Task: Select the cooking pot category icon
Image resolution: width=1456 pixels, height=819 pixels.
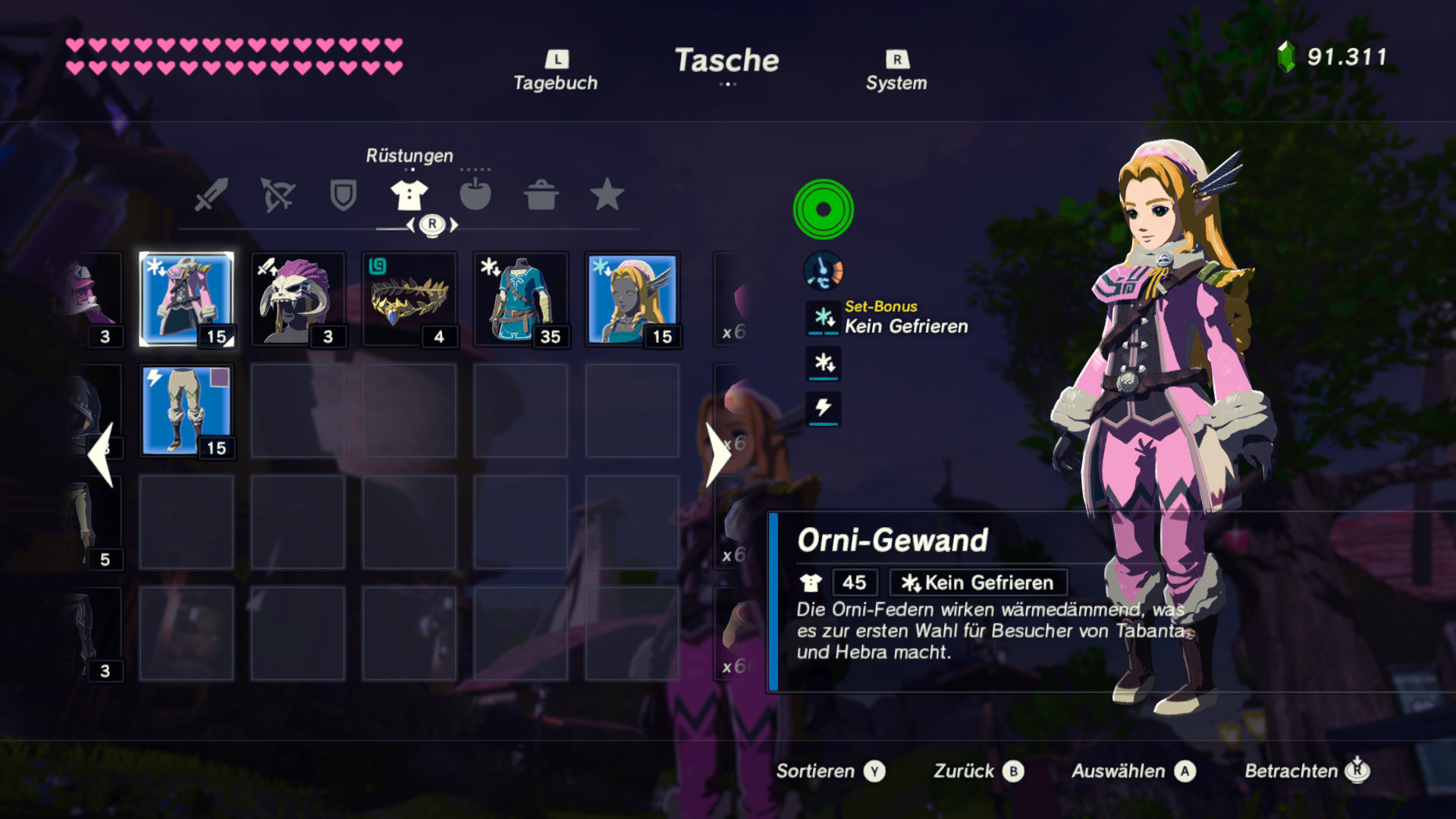Action: (541, 196)
